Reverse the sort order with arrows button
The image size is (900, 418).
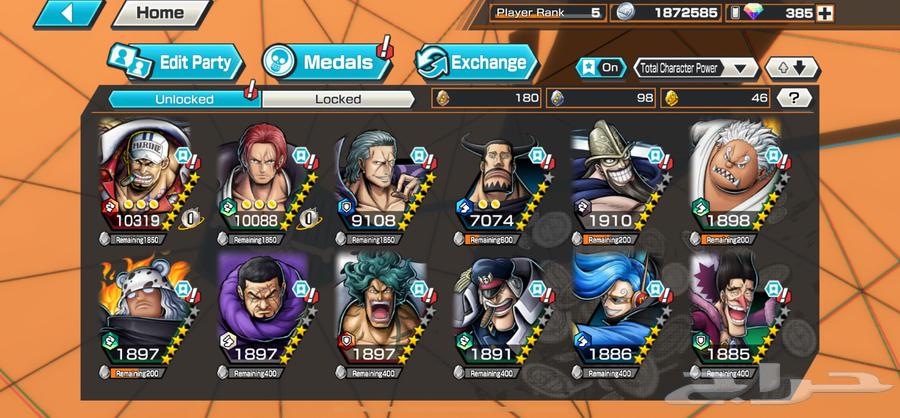[791, 68]
